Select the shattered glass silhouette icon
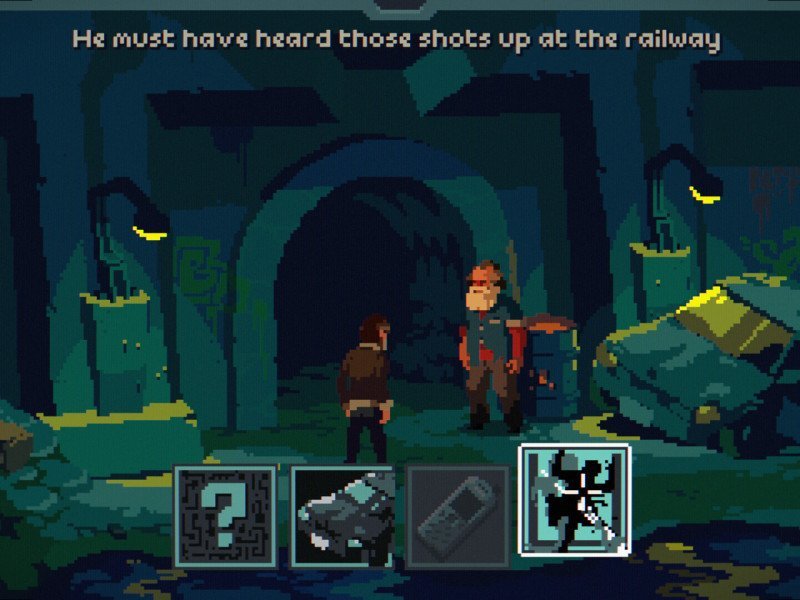Viewport: 800px width, 600px height. 574,500
